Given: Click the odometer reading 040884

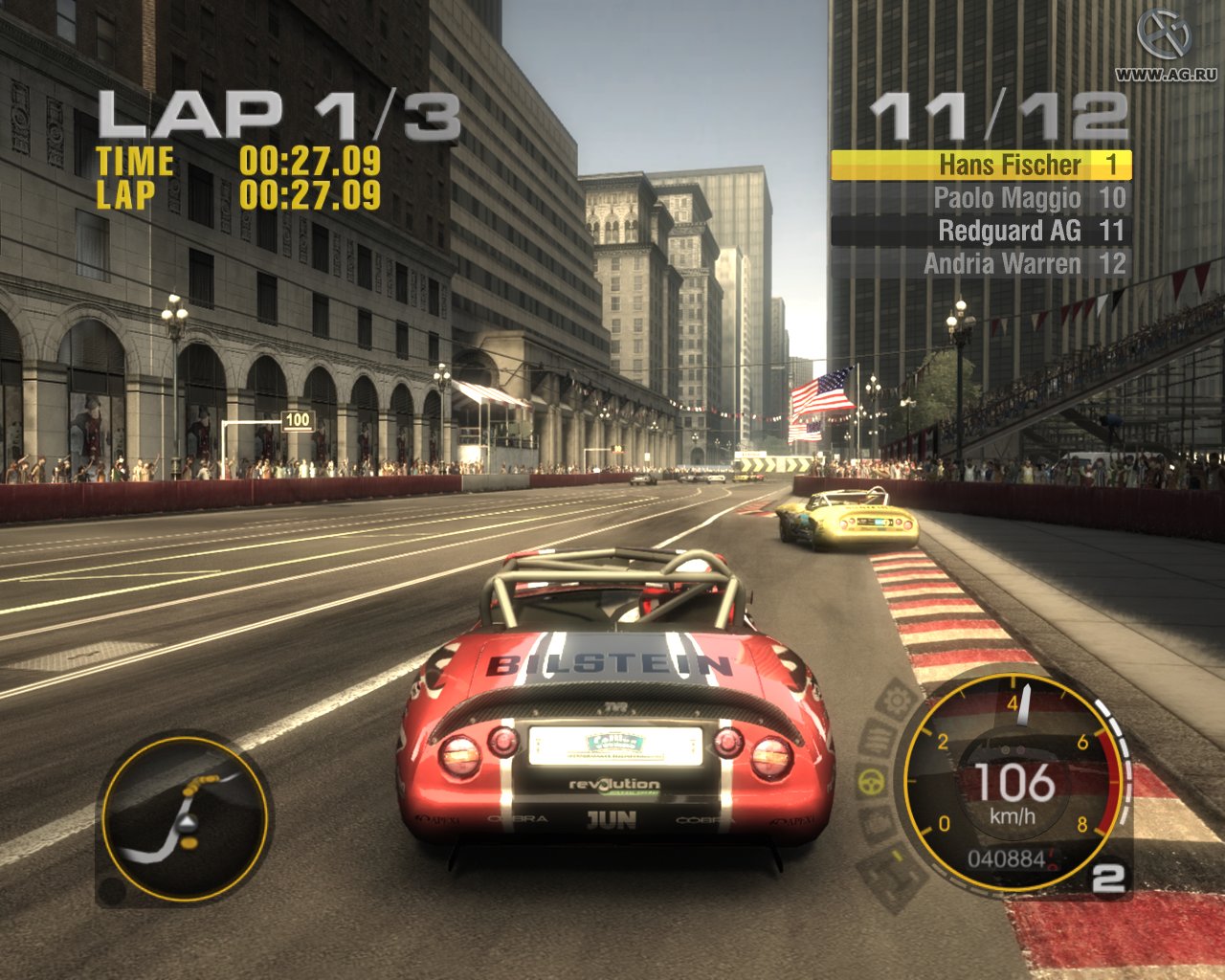Looking at the screenshot, I should (x=1005, y=860).
